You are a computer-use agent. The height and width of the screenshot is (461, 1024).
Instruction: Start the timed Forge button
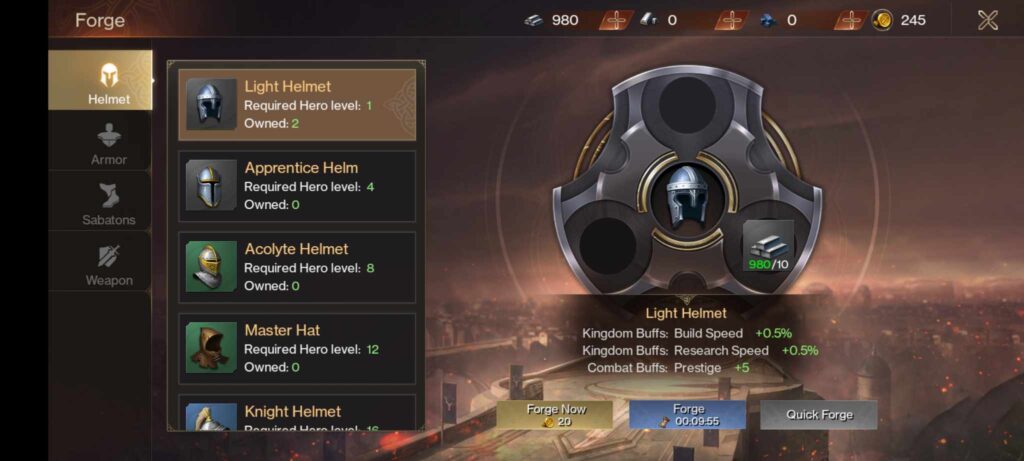tap(688, 415)
